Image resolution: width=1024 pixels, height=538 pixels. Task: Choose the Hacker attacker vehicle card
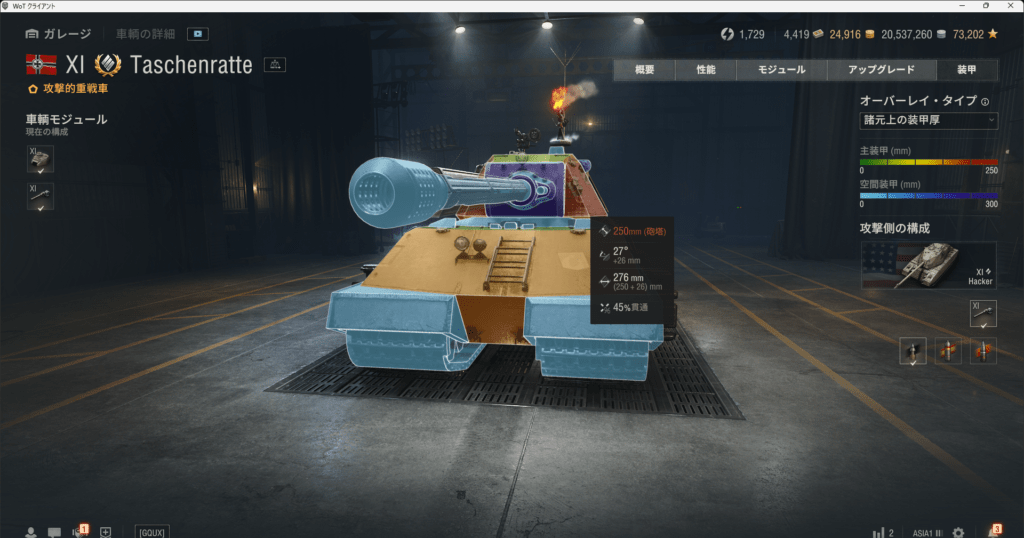pos(928,265)
